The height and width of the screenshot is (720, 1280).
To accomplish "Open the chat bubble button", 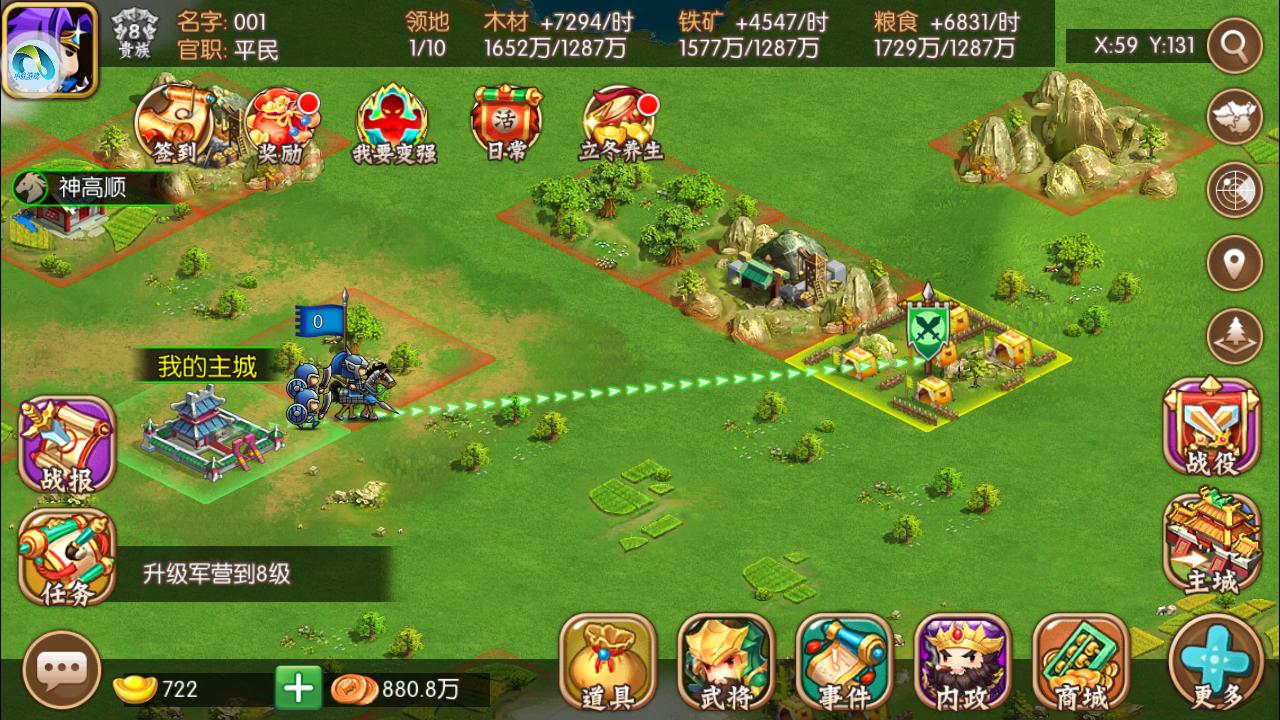I will coord(62,670).
